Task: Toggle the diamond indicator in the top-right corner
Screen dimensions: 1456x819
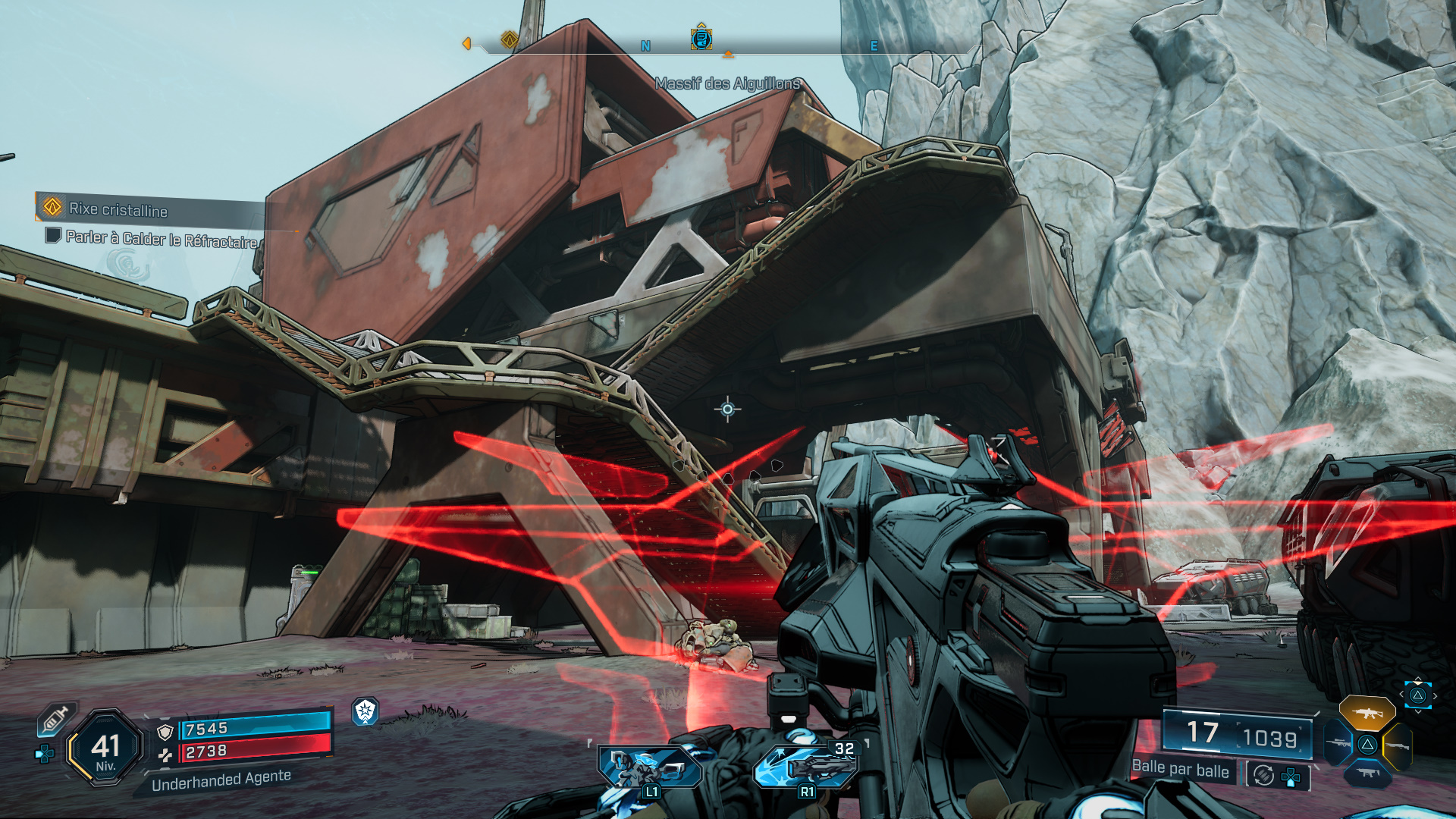Action: [1418, 695]
